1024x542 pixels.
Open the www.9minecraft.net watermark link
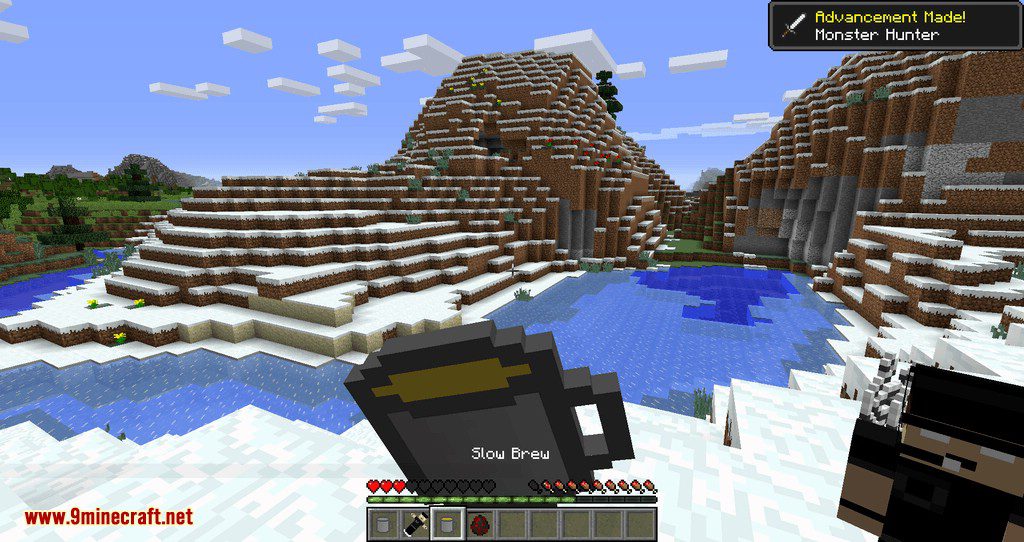[x=108, y=517]
